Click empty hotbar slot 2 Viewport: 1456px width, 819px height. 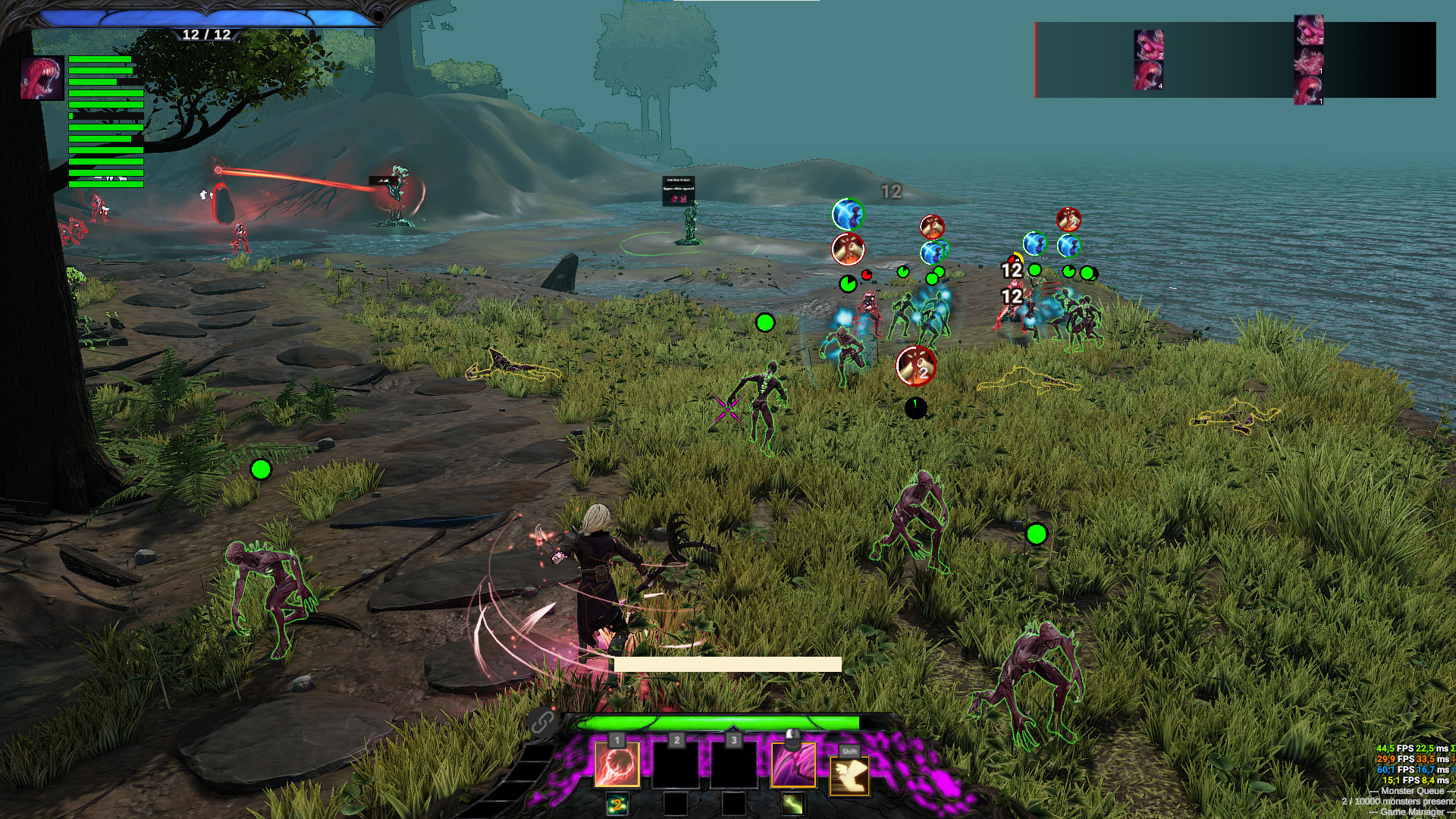point(676,764)
